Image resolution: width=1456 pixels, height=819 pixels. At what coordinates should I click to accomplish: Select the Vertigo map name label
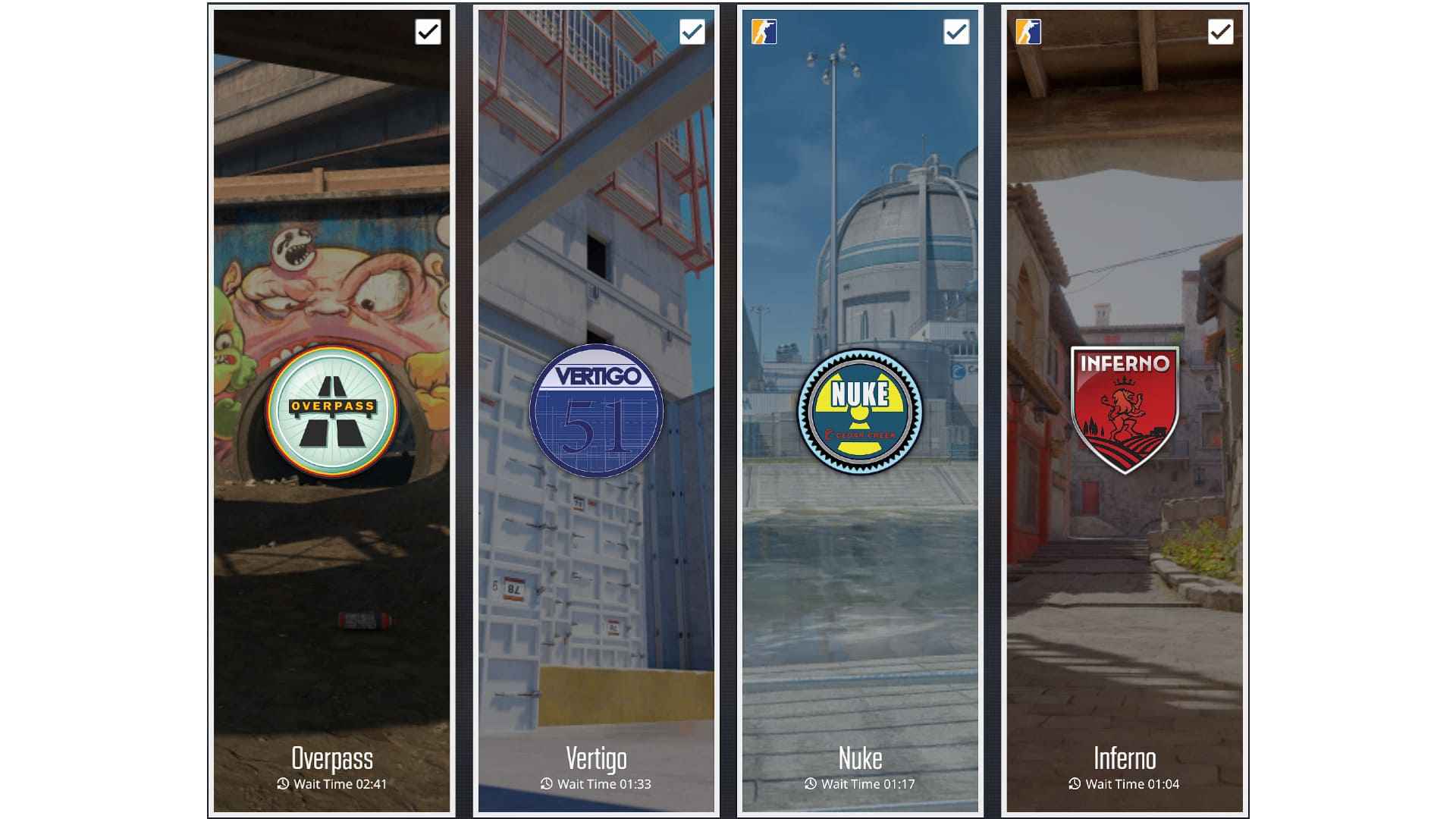598,758
